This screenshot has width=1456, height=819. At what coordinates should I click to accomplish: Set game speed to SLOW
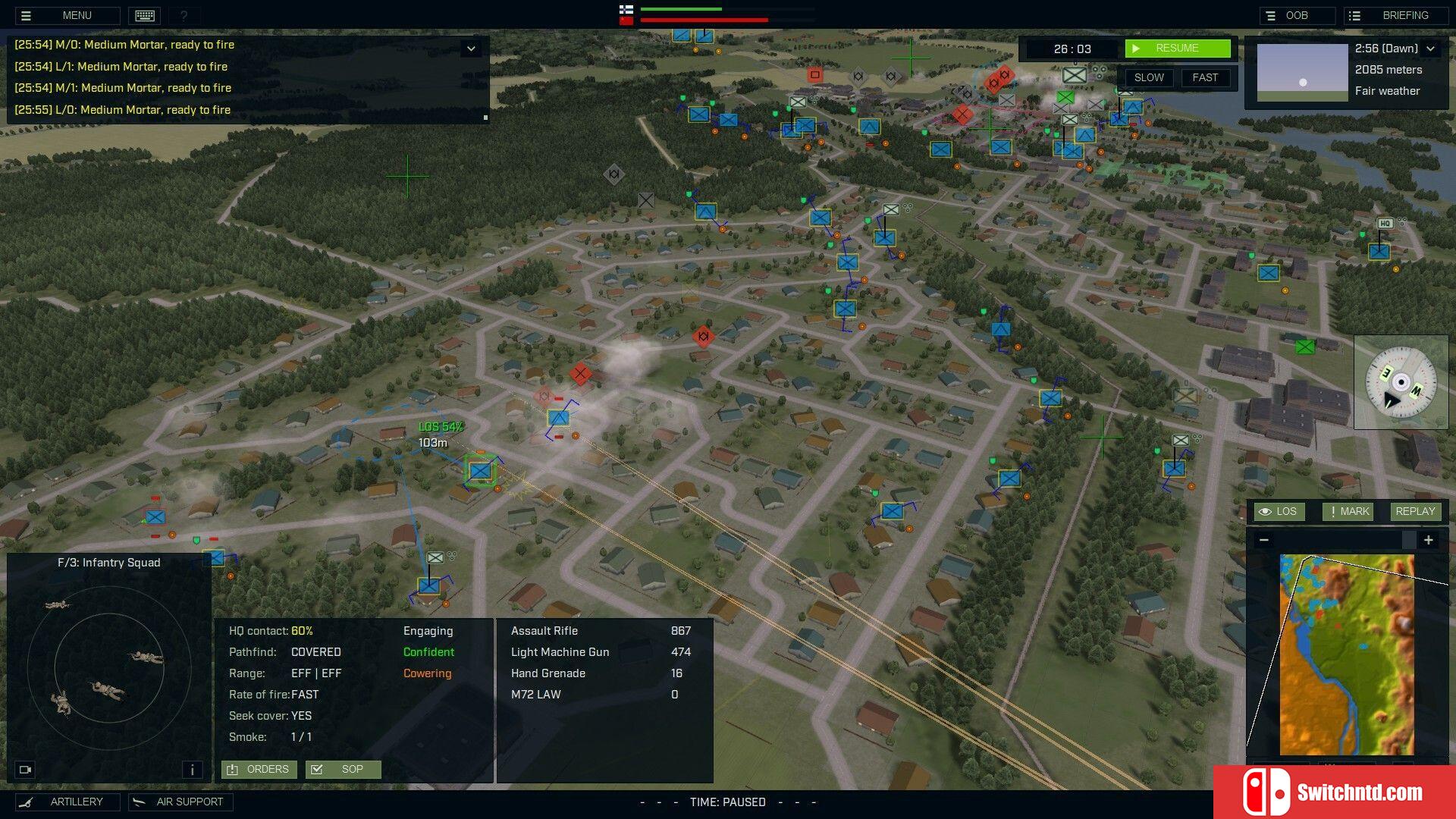tap(1149, 77)
